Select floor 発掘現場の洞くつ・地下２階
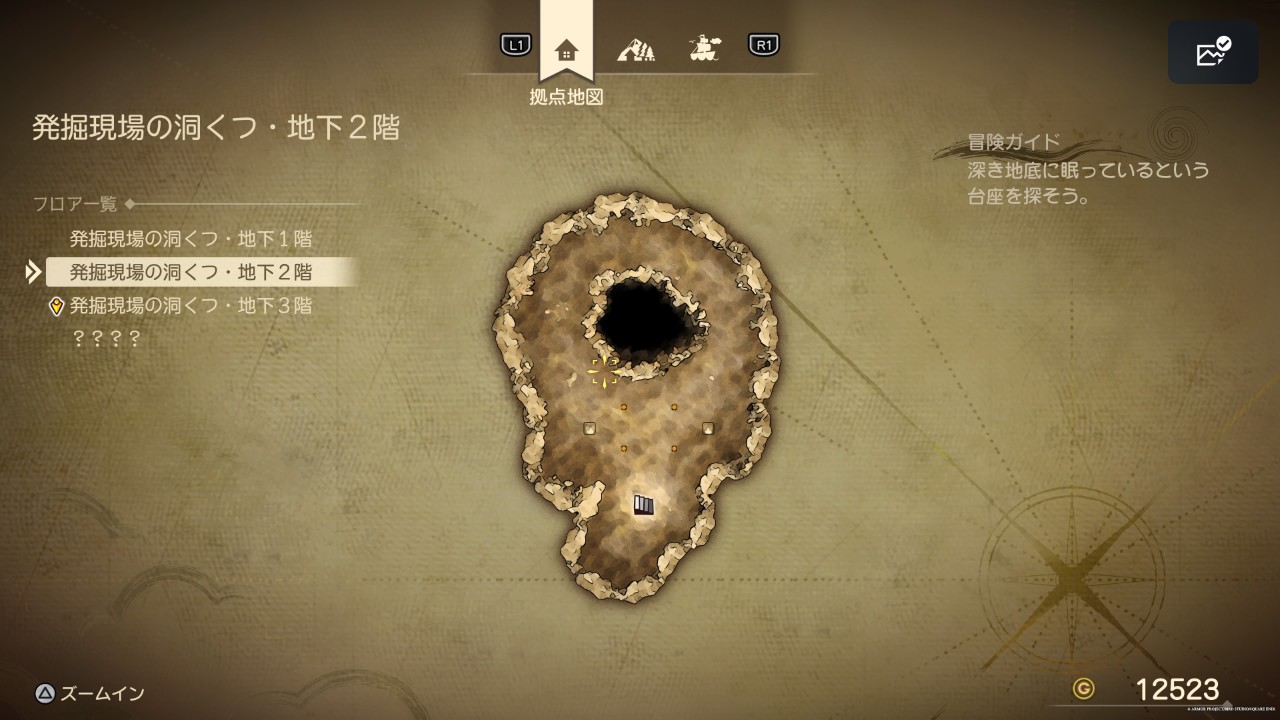Screen dimensions: 1280x720 [191, 272]
